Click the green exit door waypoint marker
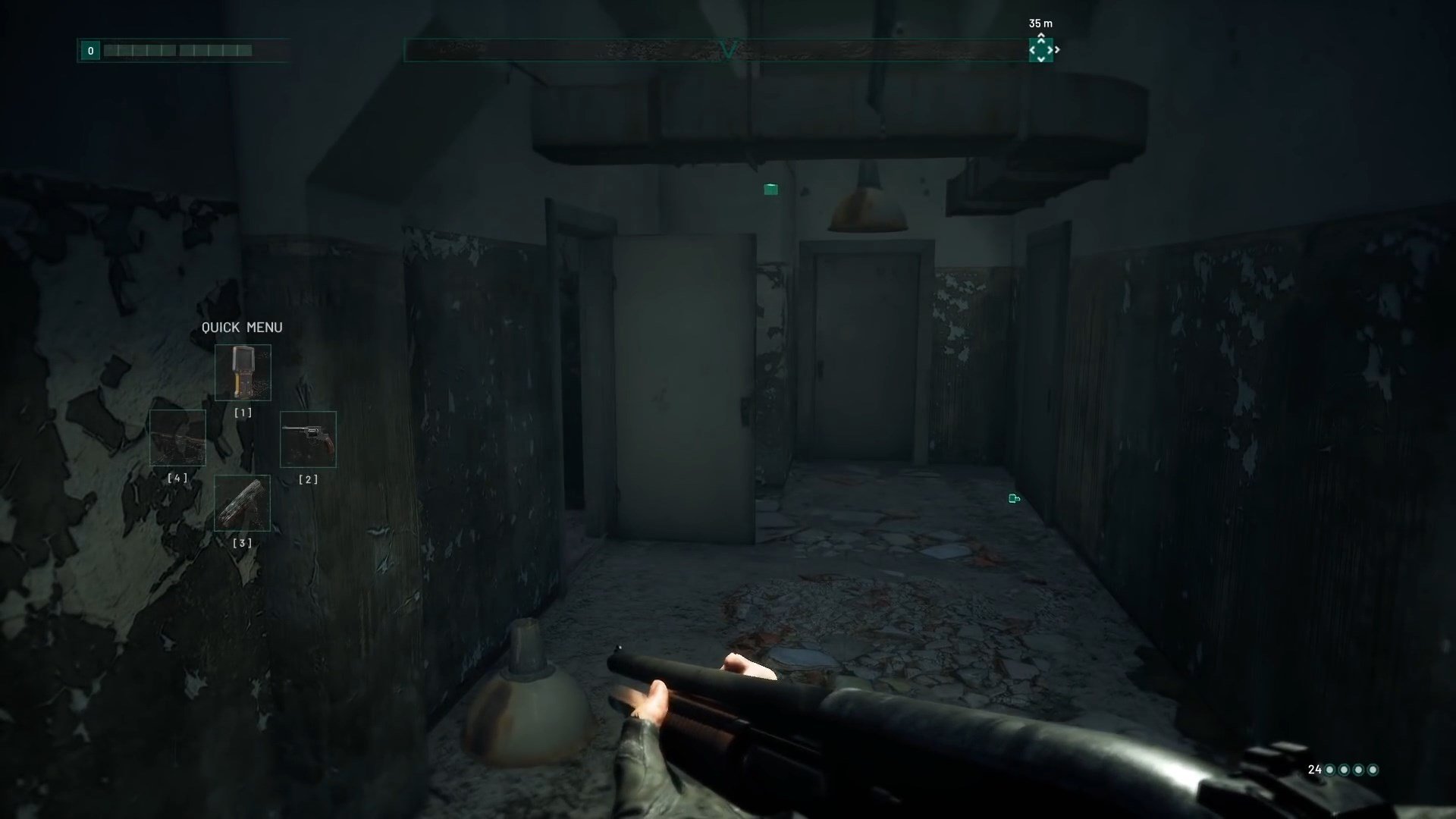Screen dimensions: 1456x819 click(x=1014, y=498)
